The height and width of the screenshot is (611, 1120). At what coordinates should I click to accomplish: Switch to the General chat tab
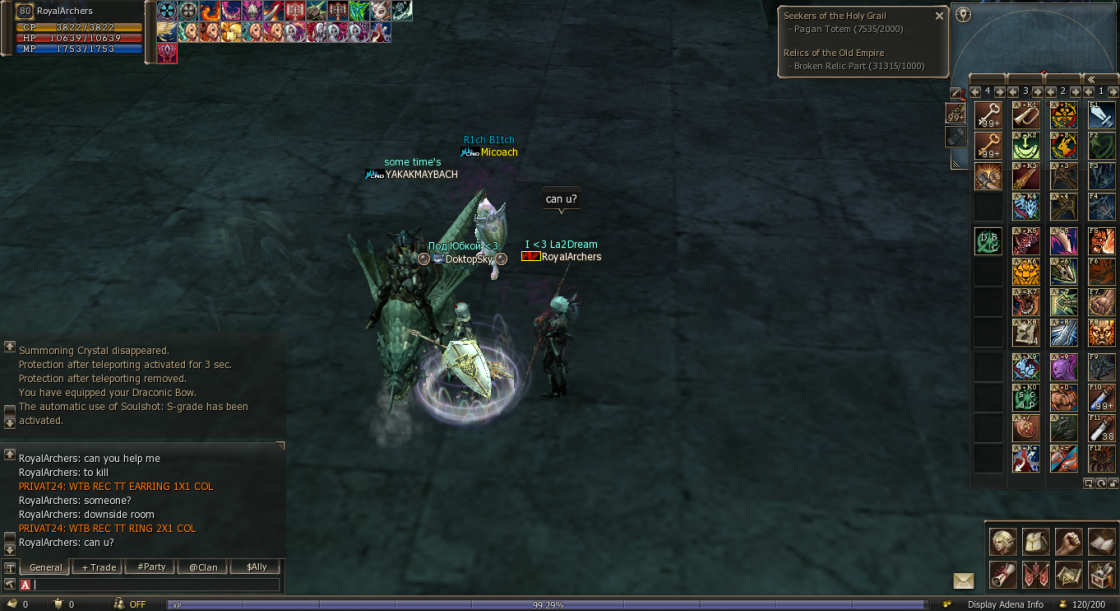46,567
